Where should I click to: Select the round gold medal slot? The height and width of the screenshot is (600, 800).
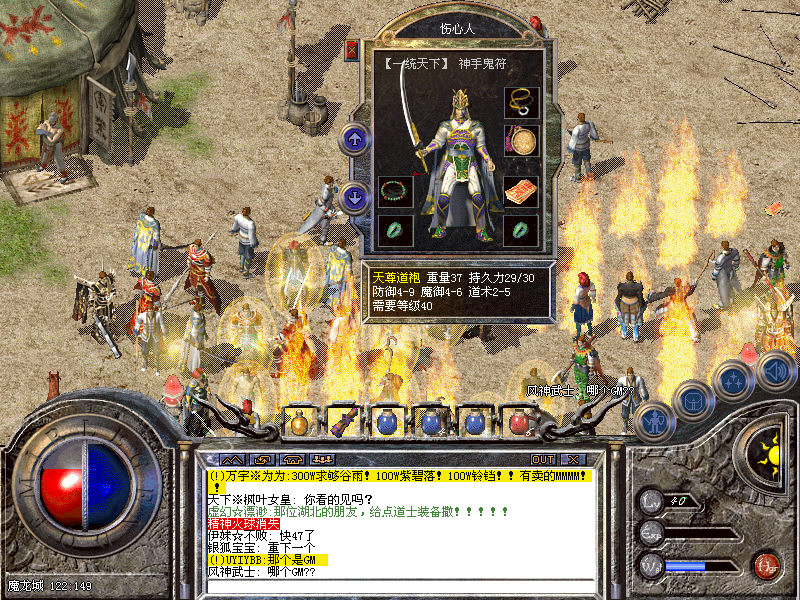521,141
